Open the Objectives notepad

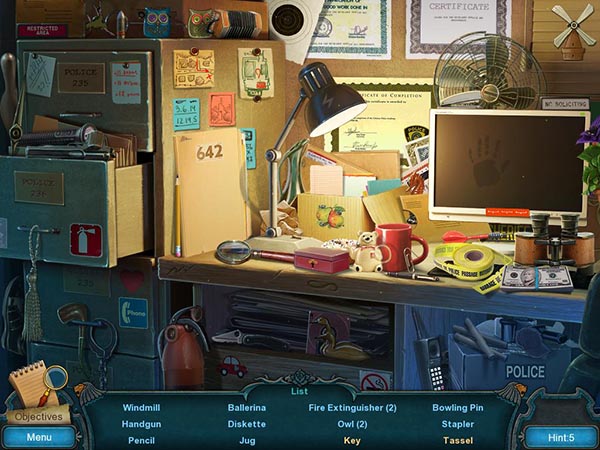[x=38, y=397]
